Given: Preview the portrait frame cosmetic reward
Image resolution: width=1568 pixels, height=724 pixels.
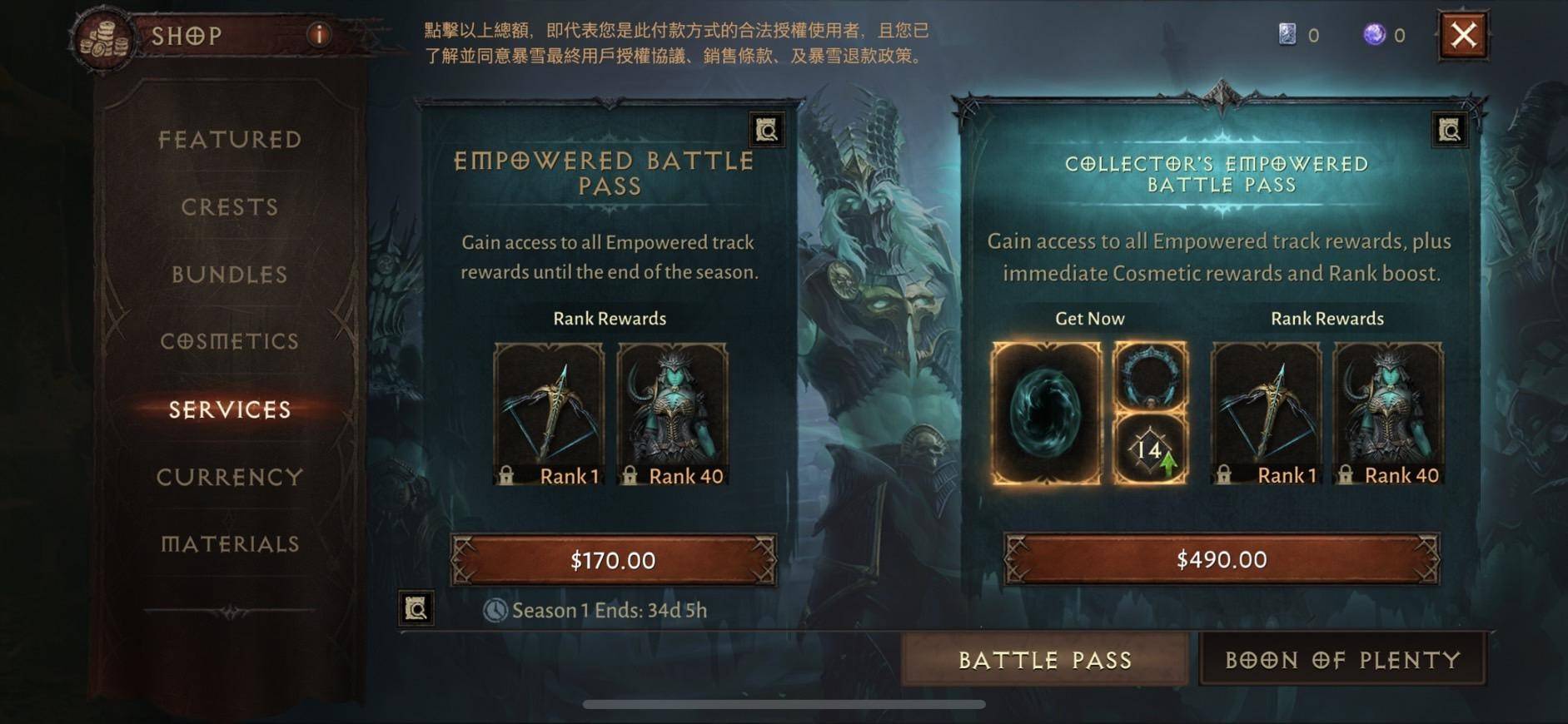Looking at the screenshot, I should coord(1151,374).
